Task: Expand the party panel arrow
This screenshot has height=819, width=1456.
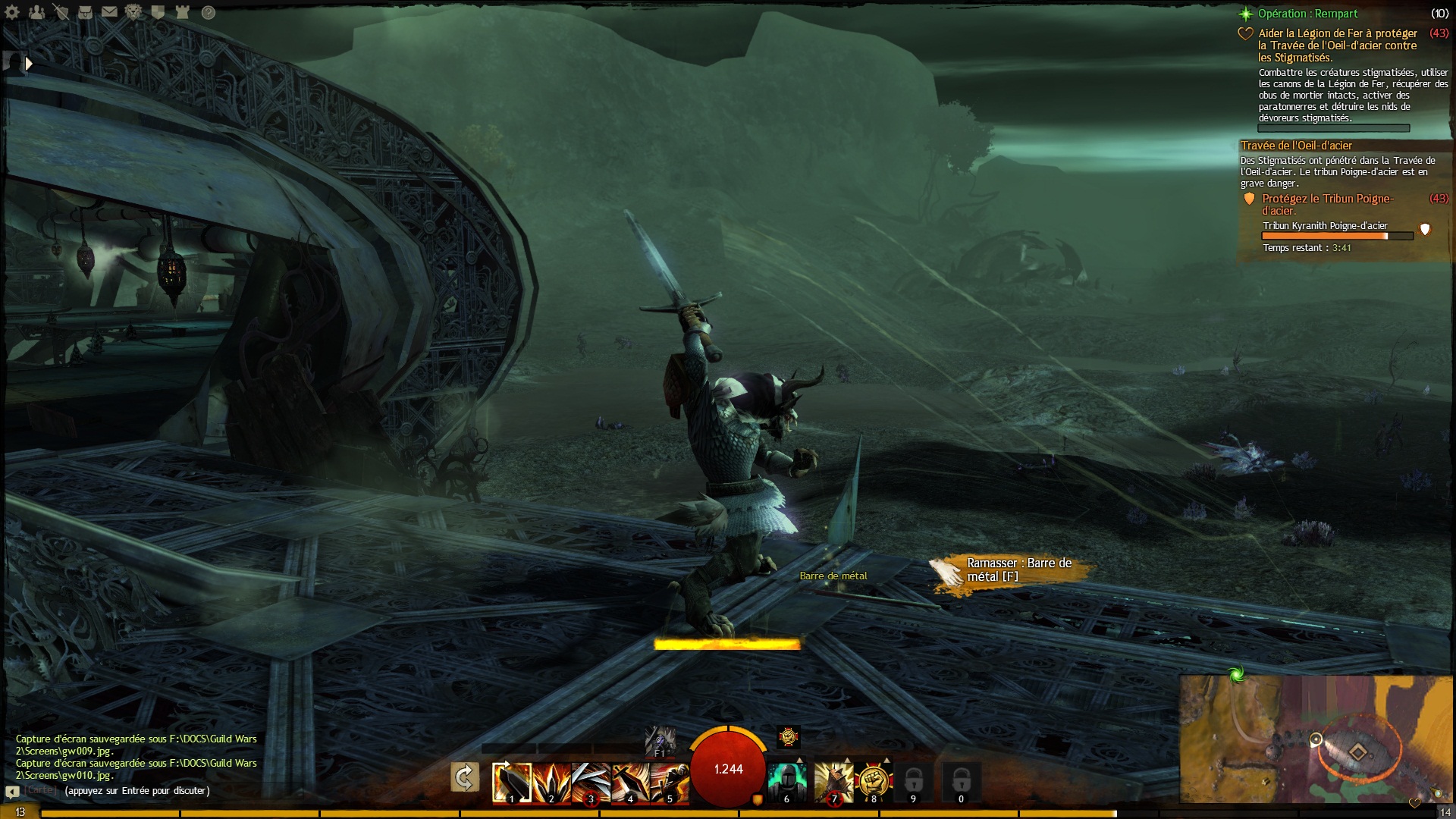Action: coord(28,64)
